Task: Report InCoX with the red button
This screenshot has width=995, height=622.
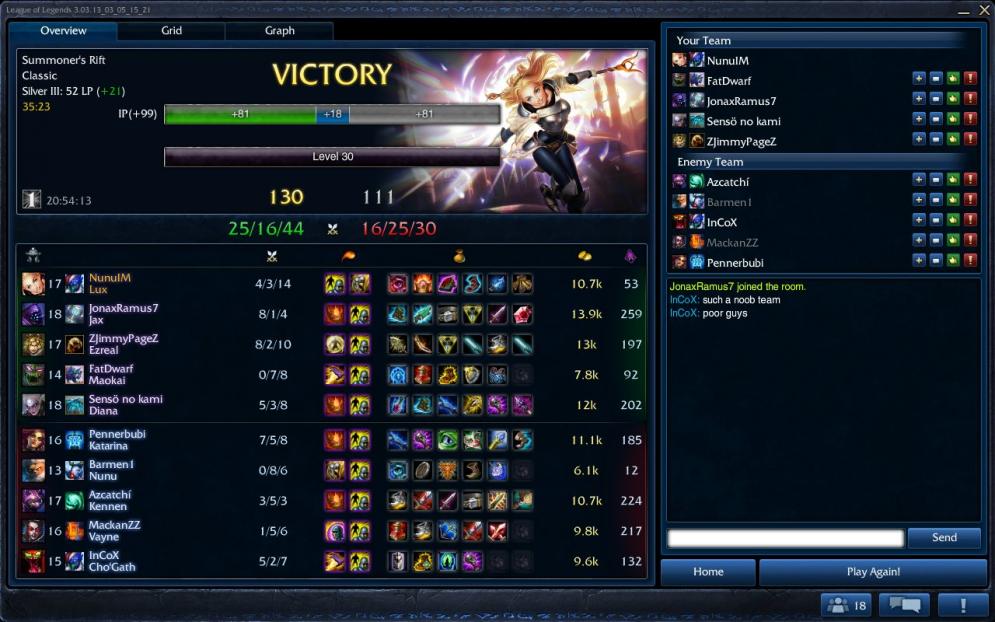Action: click(970, 221)
